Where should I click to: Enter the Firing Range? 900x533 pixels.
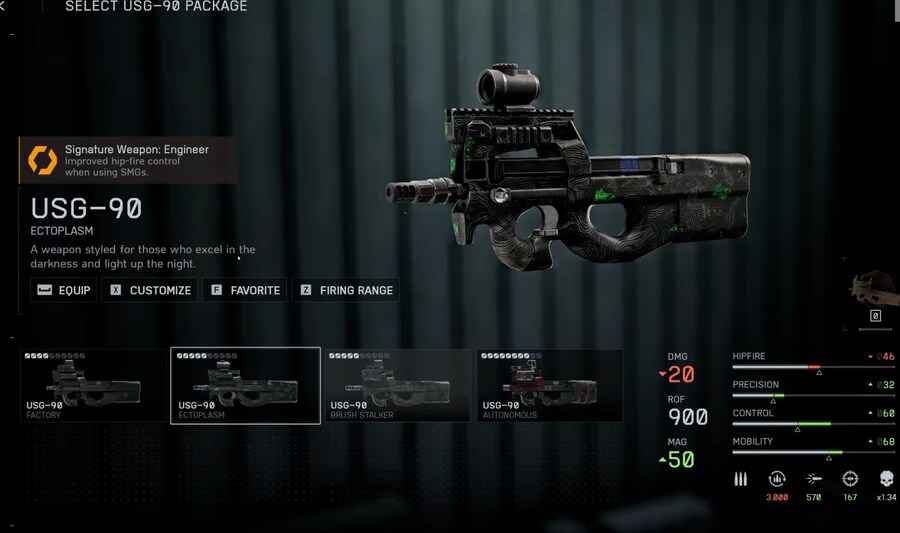pos(346,290)
